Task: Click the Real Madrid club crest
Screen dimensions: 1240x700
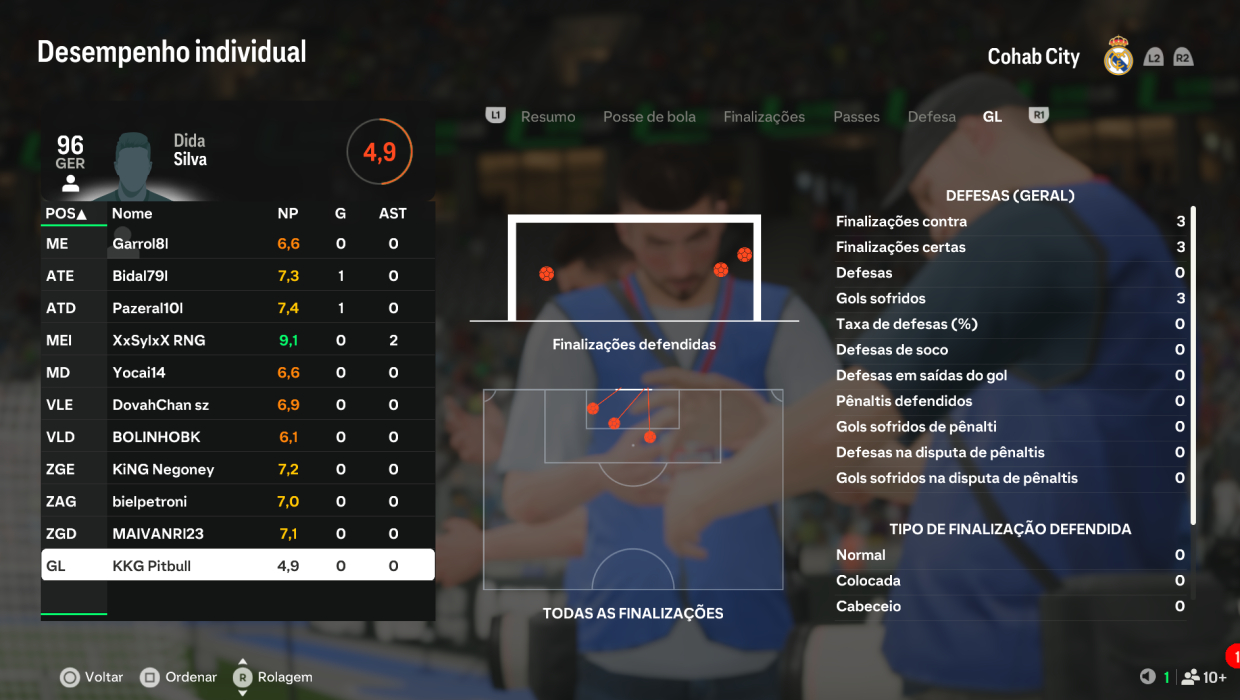Action: (x=1118, y=57)
